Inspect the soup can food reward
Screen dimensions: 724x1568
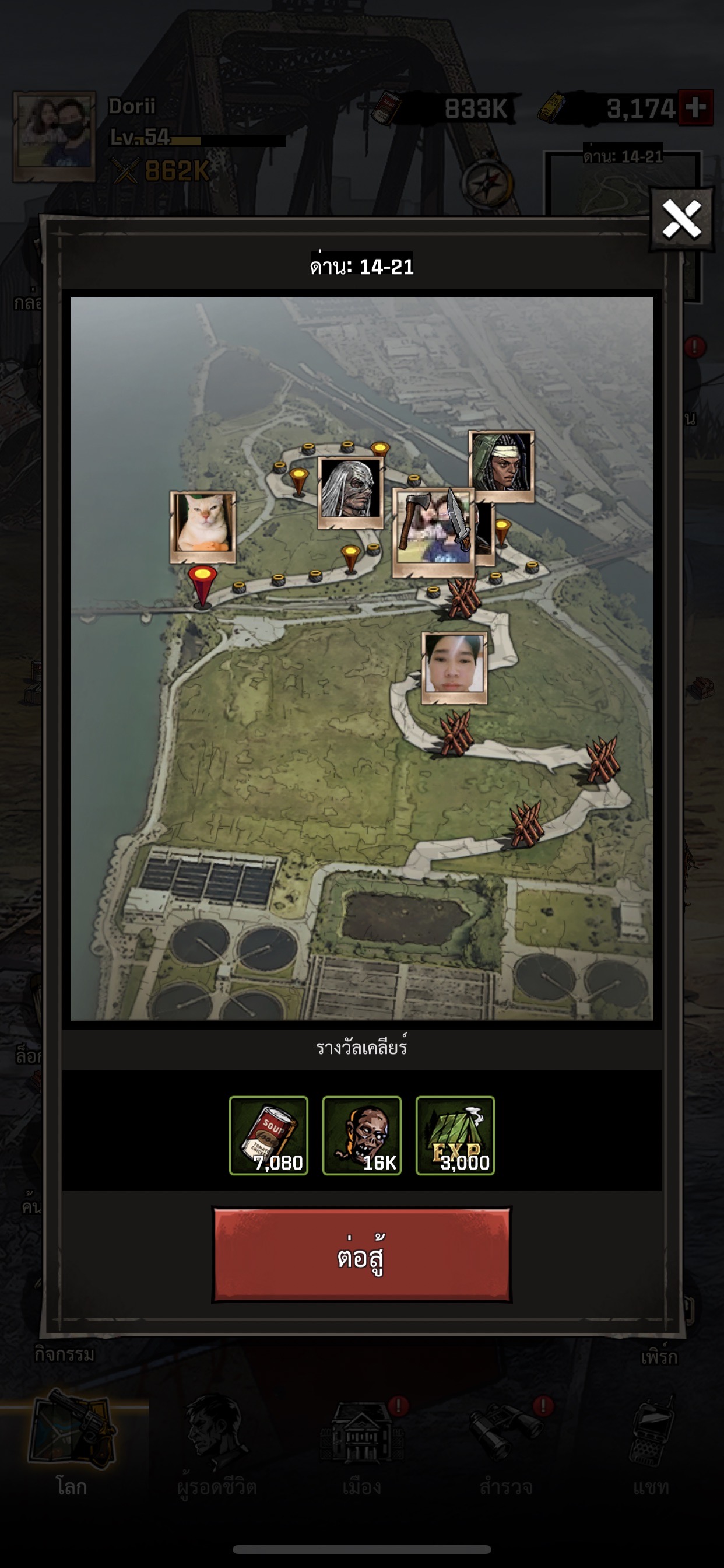coord(268,1135)
